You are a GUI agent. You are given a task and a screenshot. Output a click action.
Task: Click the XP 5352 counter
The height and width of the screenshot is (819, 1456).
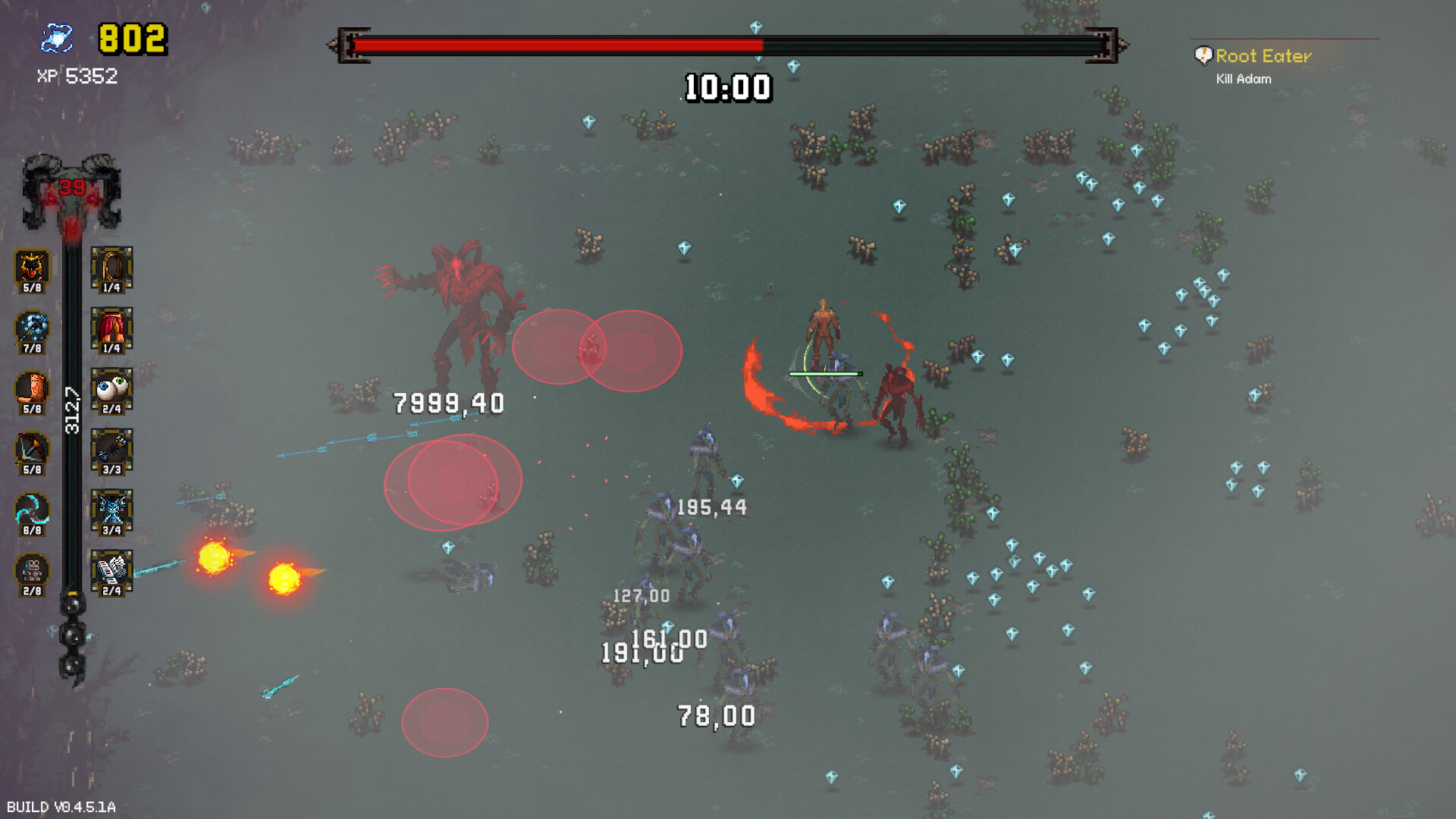pyautogui.click(x=75, y=75)
